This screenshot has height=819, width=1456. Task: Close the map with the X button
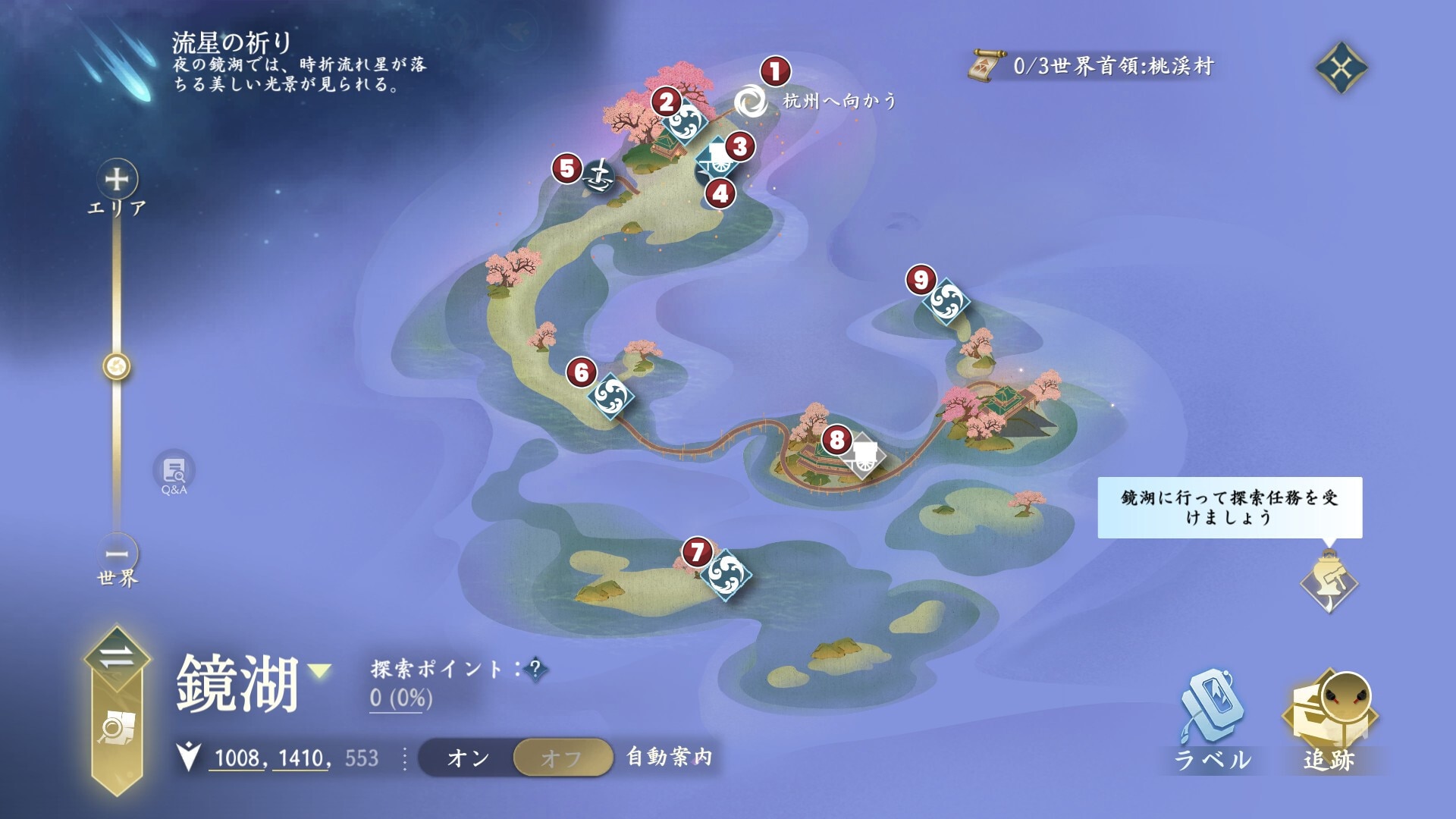coord(1341,68)
